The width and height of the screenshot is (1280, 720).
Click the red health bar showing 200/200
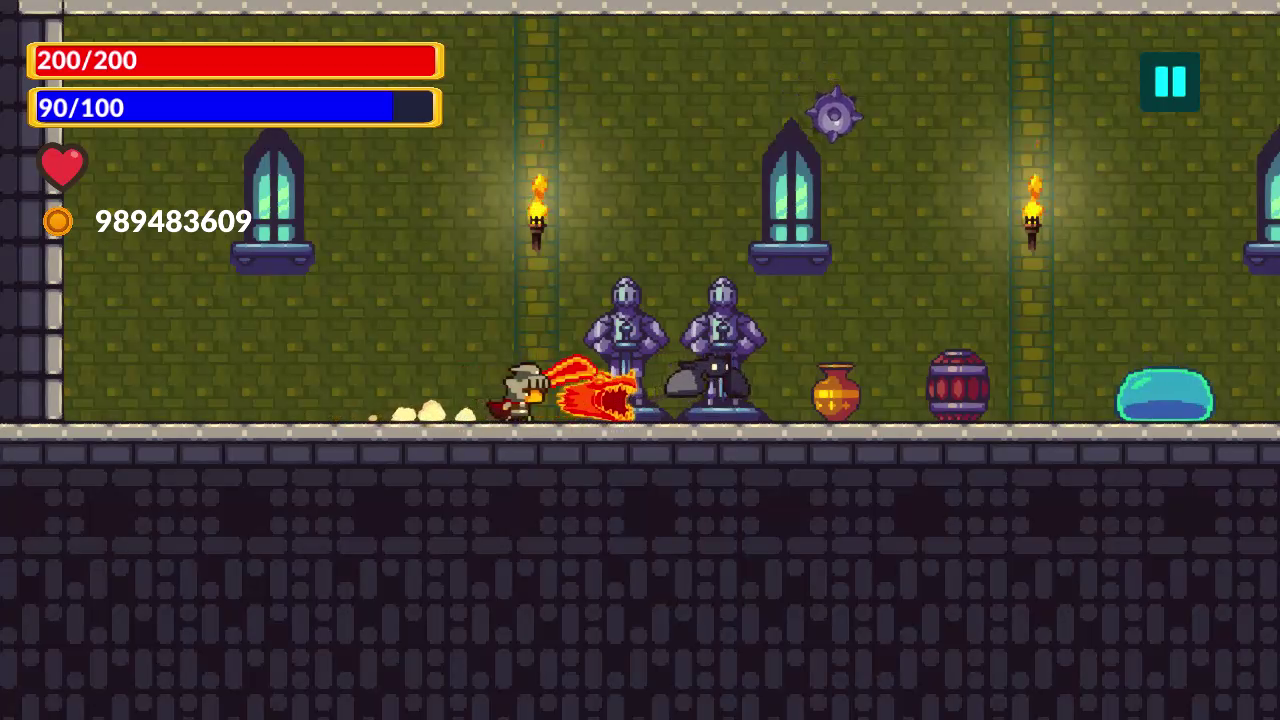pos(233,60)
